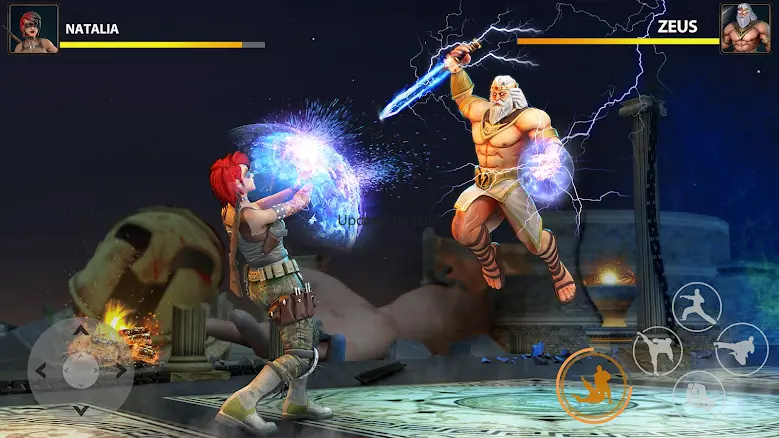The width and height of the screenshot is (779, 438).
Task: Tap the orange throw special attack button
Action: click(593, 386)
